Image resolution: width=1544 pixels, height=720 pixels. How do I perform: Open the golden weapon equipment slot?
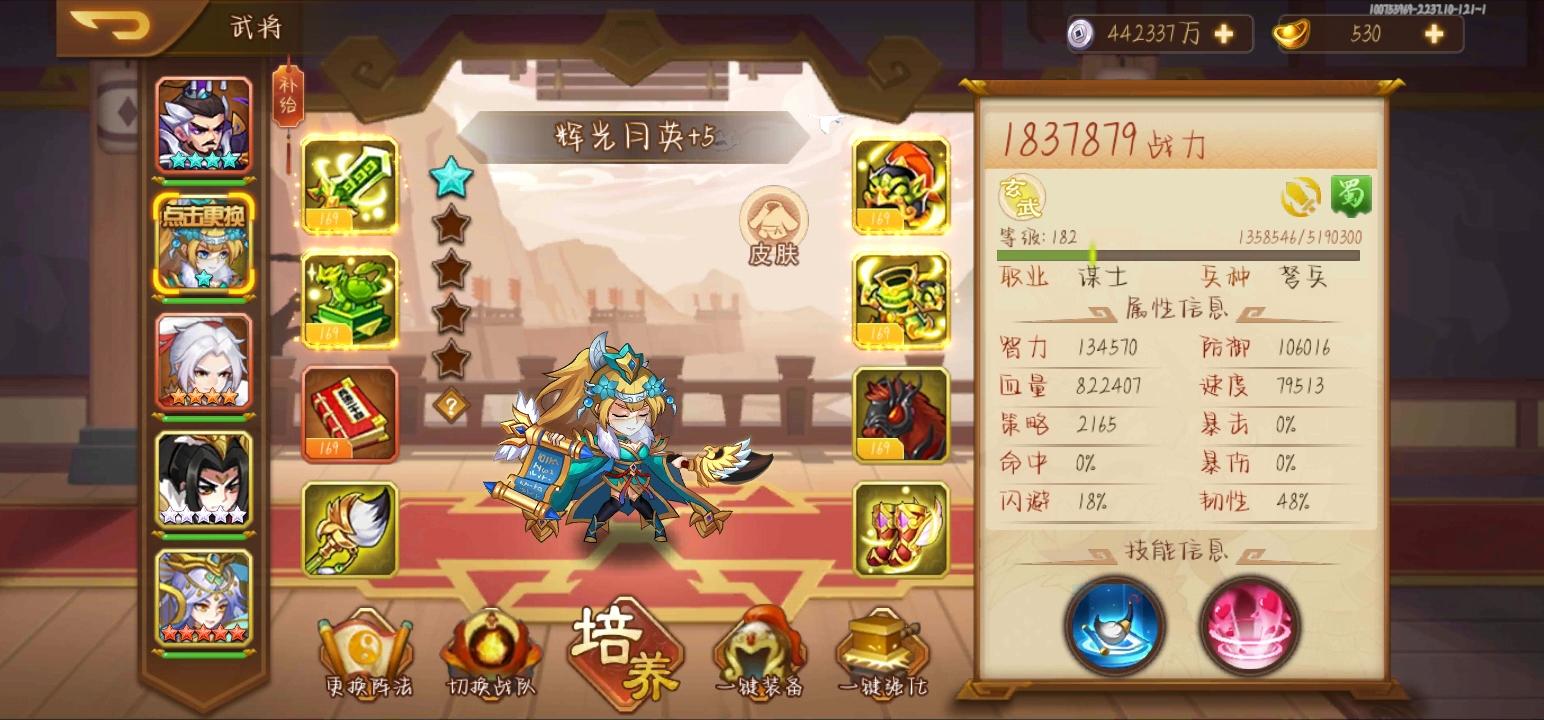coord(347,187)
